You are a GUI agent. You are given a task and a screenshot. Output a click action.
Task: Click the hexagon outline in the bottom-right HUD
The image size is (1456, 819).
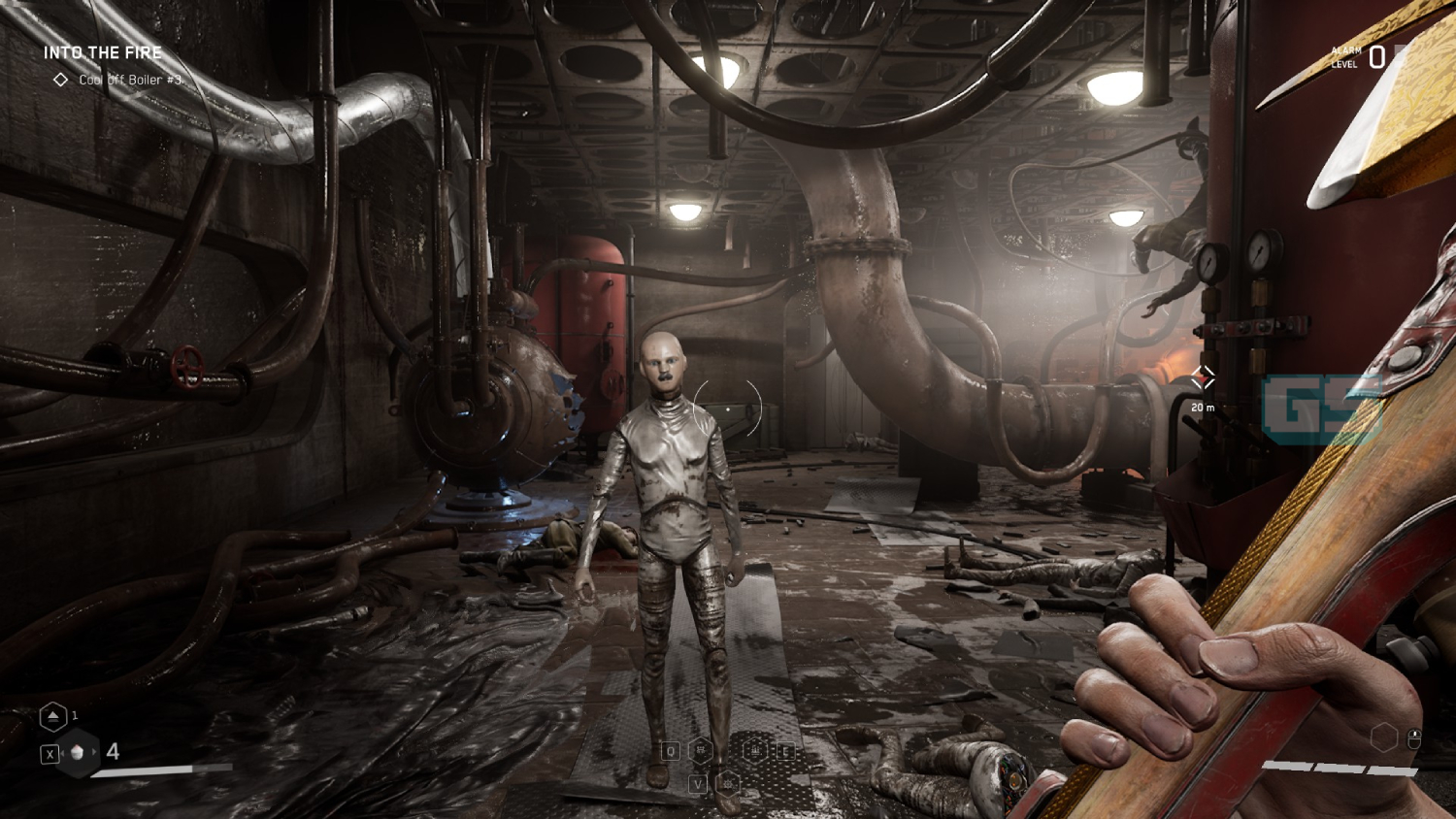point(1384,737)
